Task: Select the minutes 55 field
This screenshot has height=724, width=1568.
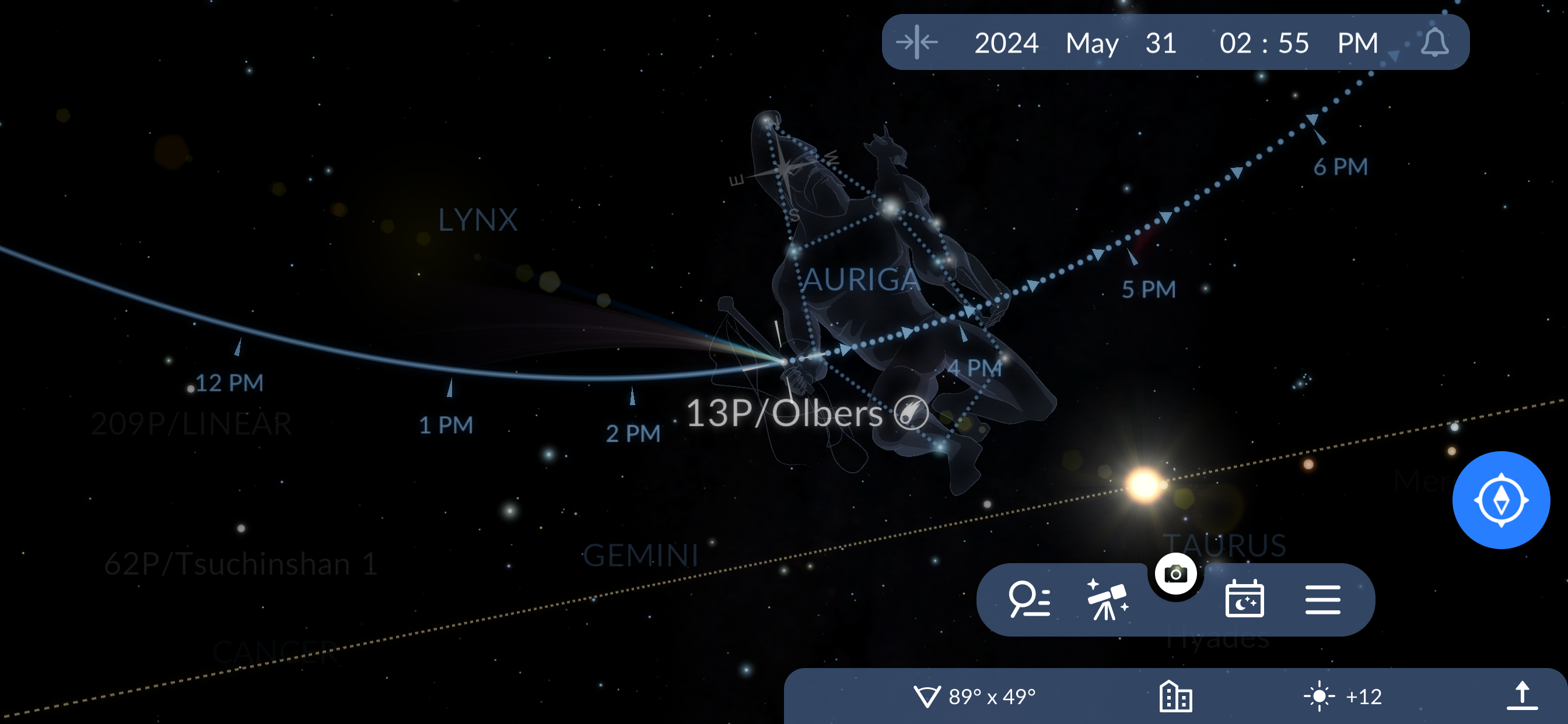Action: tap(1293, 43)
